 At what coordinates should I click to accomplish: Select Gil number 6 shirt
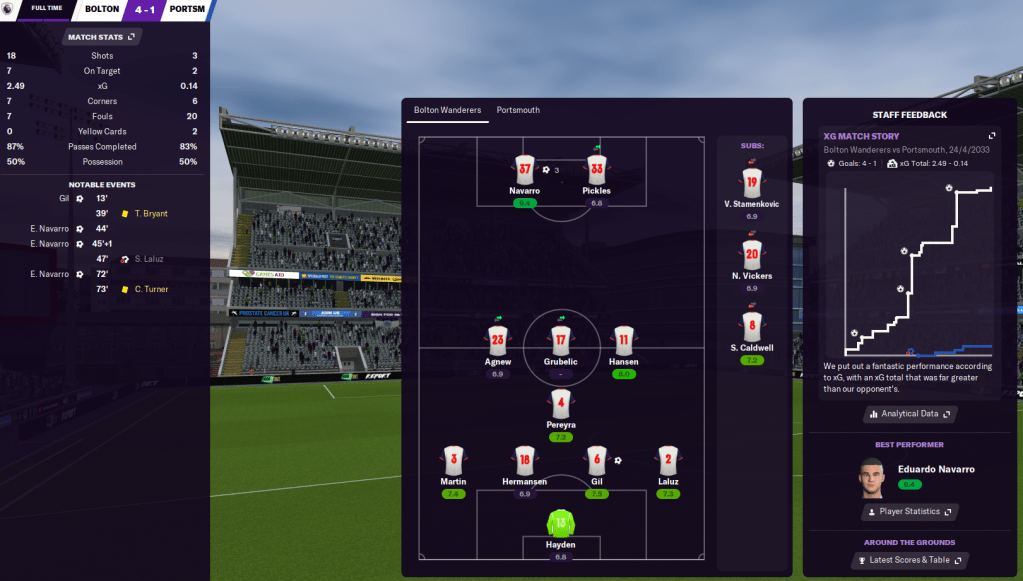click(596, 460)
